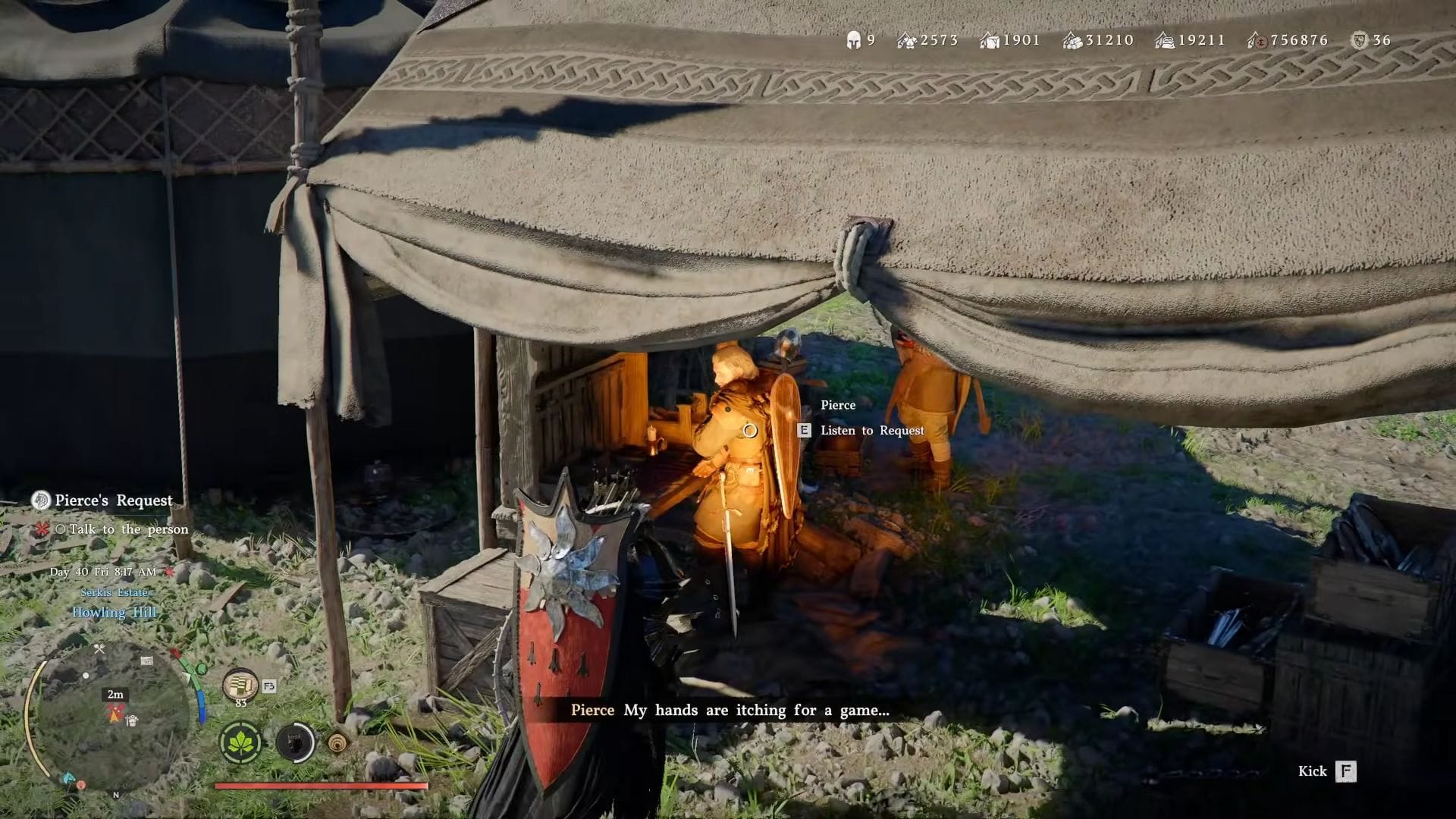
Task: Click the stone block resource icon
Action: [x=989, y=40]
